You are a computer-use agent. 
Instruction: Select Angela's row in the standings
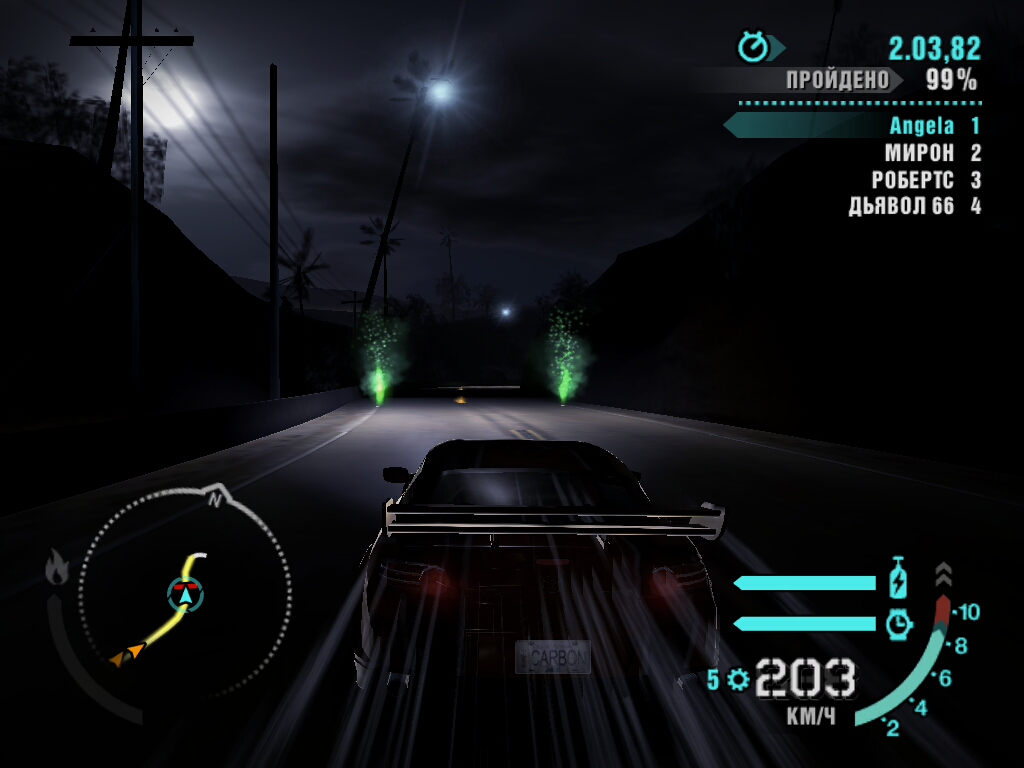tap(920, 126)
